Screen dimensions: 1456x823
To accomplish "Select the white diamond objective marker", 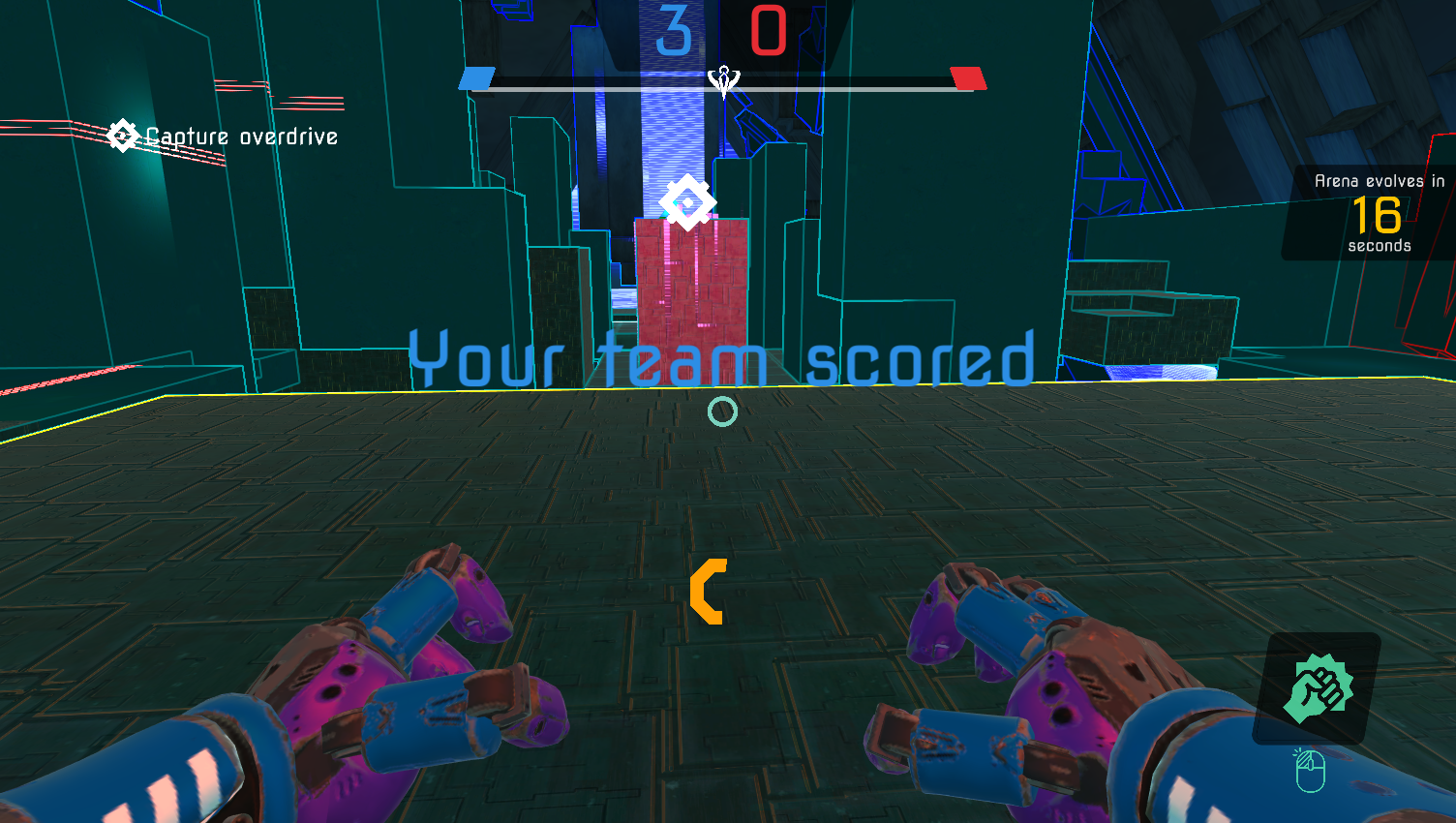I will [x=688, y=202].
